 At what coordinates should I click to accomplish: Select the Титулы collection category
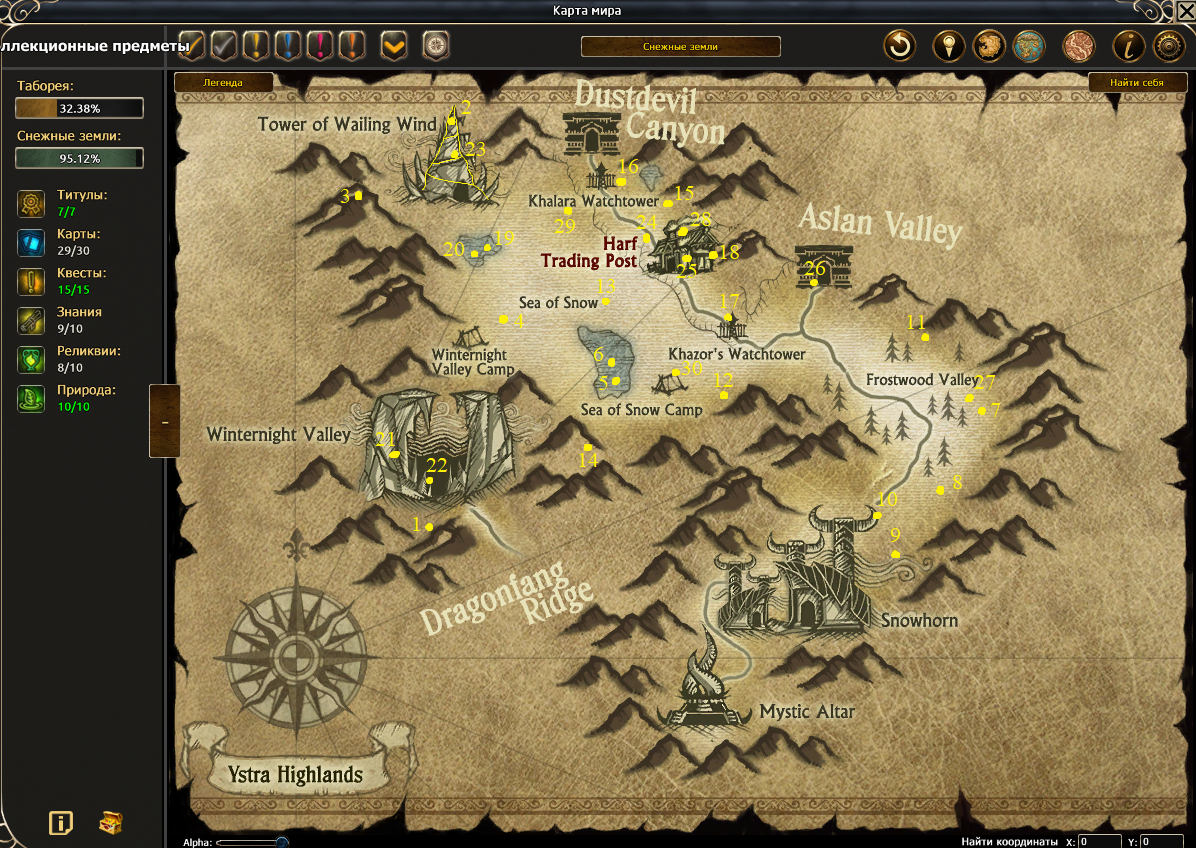pos(31,204)
